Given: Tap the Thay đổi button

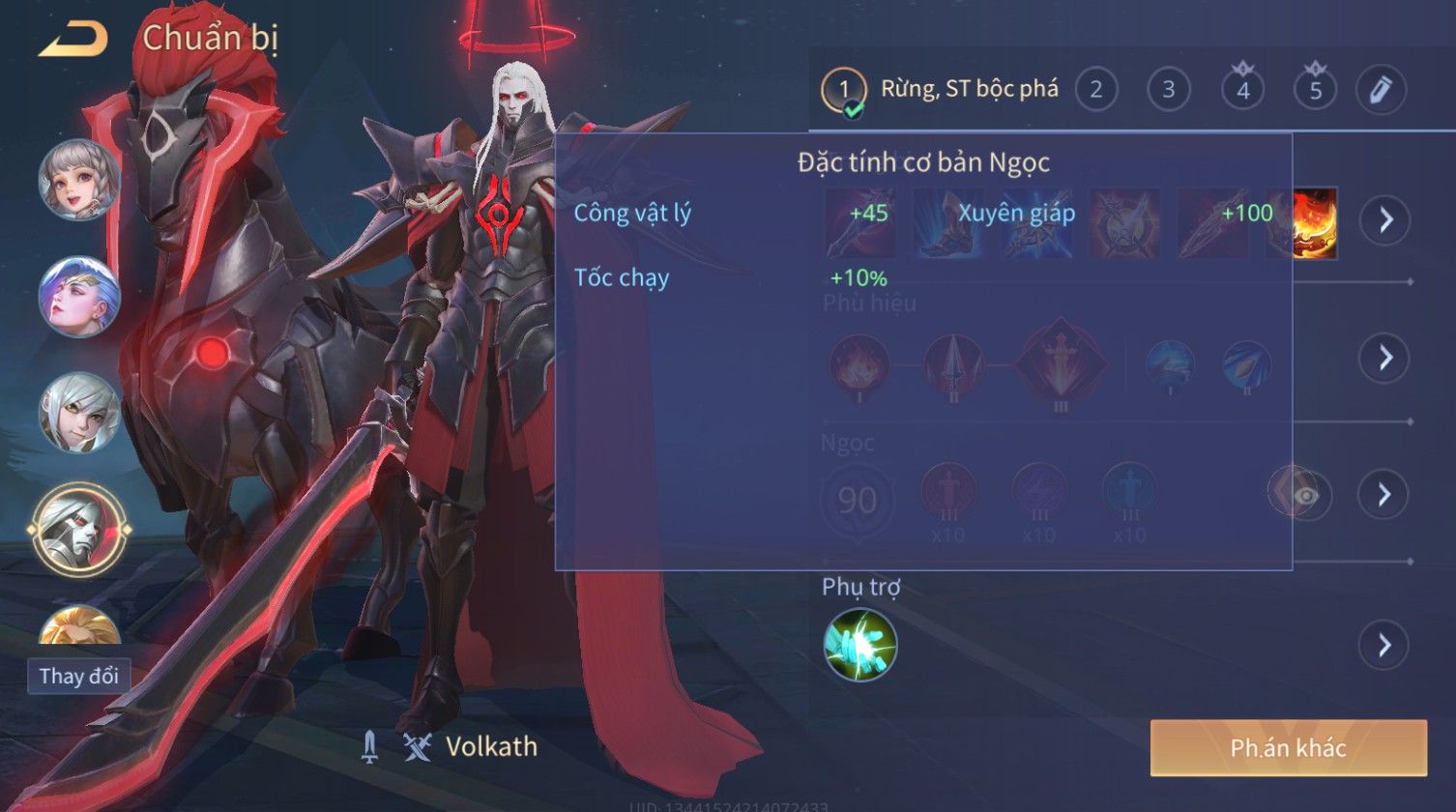Looking at the screenshot, I should 79,676.
